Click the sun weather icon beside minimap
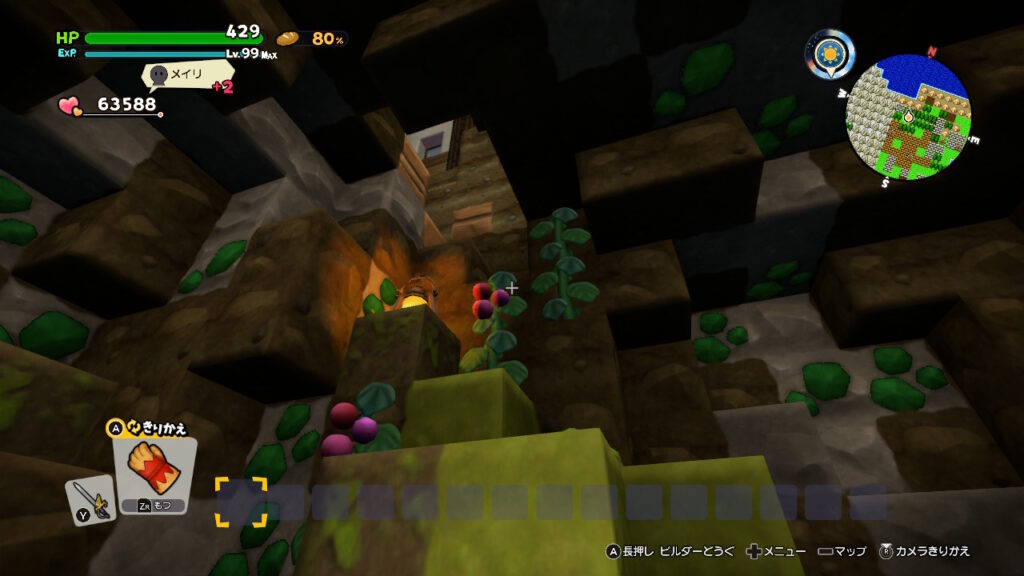The width and height of the screenshot is (1024, 576). [x=830, y=55]
